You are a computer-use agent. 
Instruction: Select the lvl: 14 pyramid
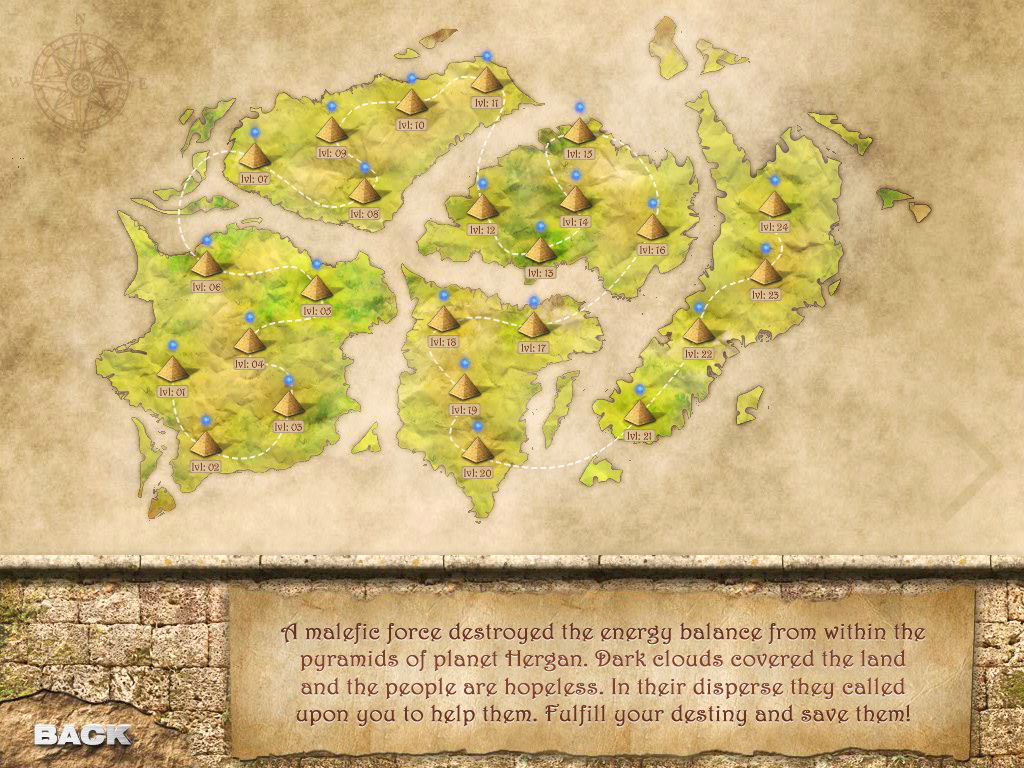(575, 200)
